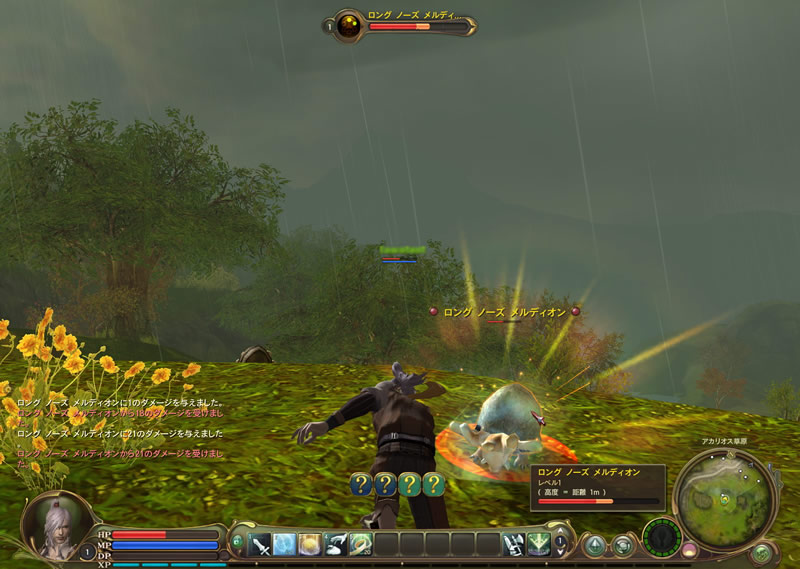The image size is (800, 569).
Task: Use the blue glowing orb skill
Action: tap(285, 544)
